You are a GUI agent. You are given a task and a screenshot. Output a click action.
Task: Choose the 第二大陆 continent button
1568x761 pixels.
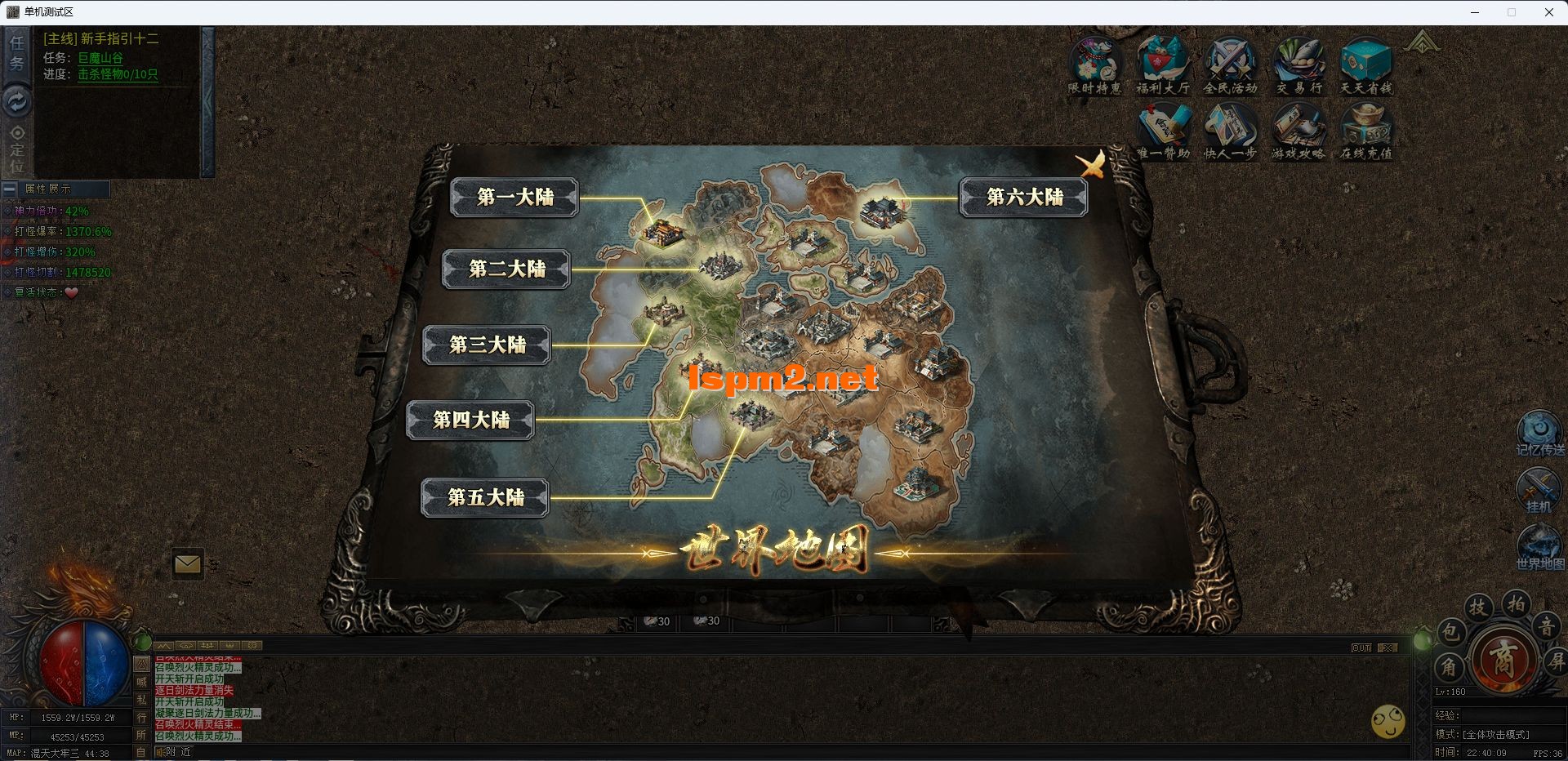point(506,269)
